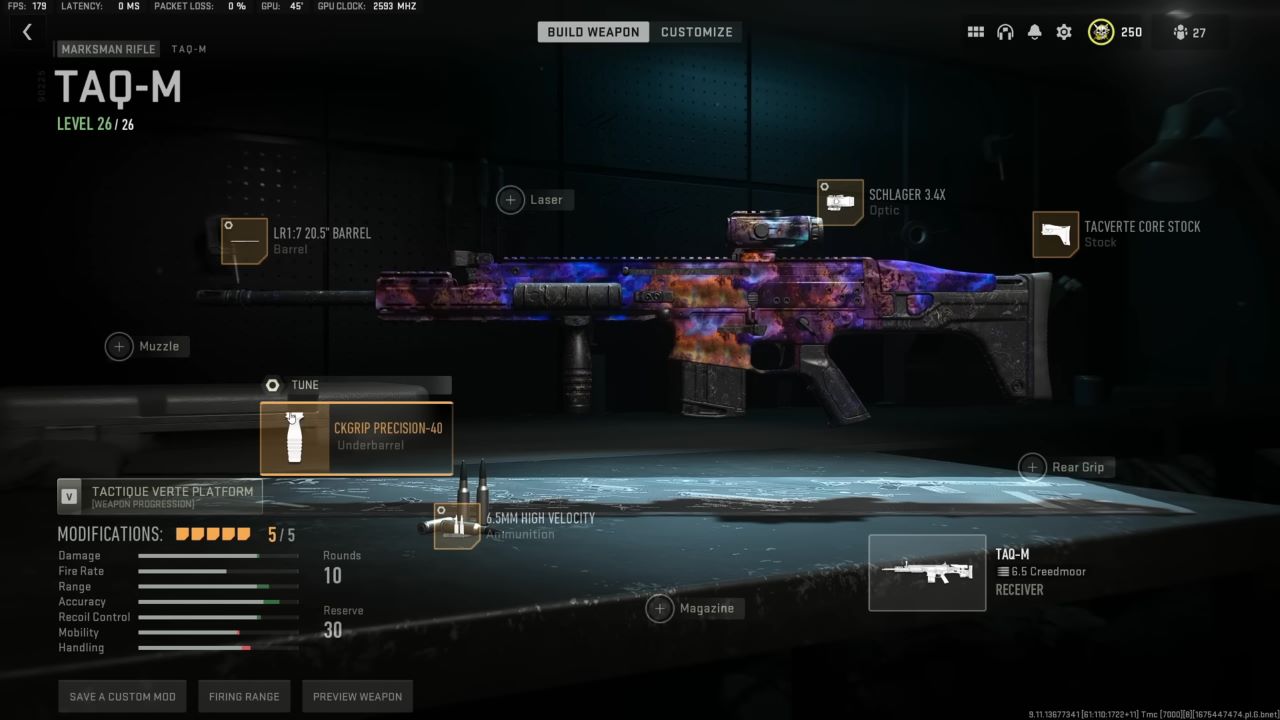Open the Laser attachment slot
1280x720 pixels.
pos(510,199)
